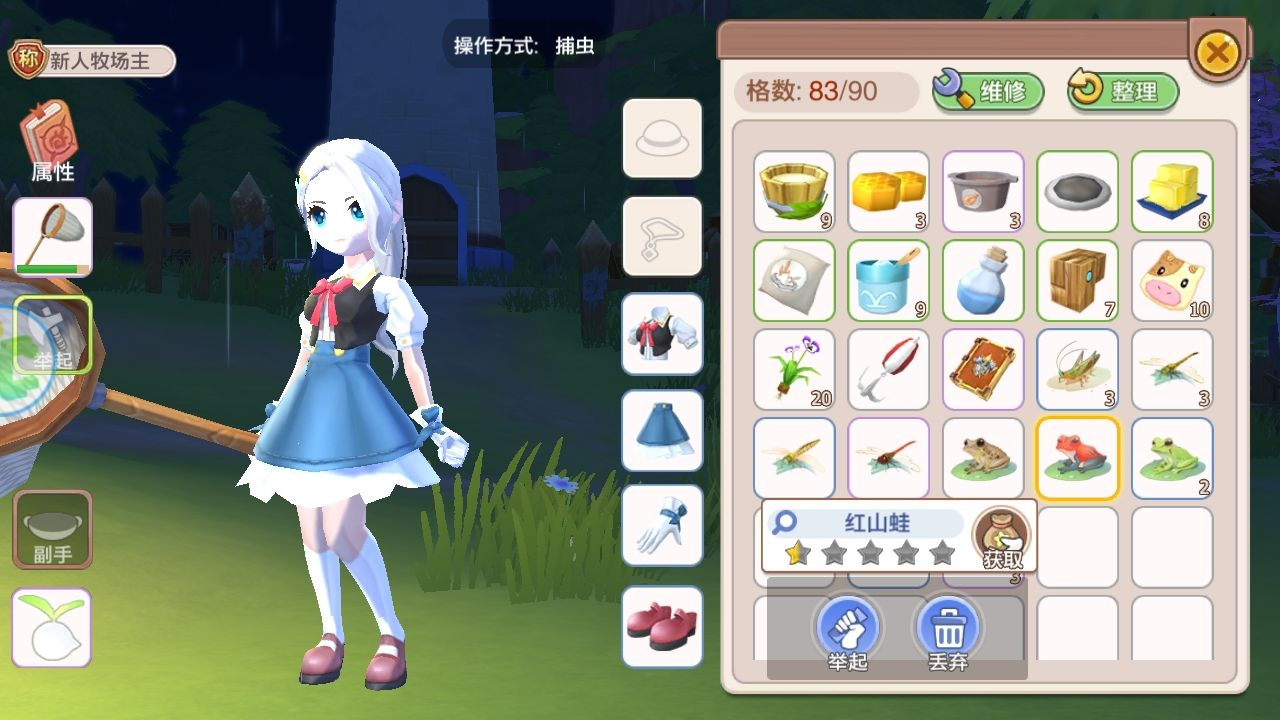The height and width of the screenshot is (720, 1280).
Task: Select the butter block item
Action: coord(1172,191)
